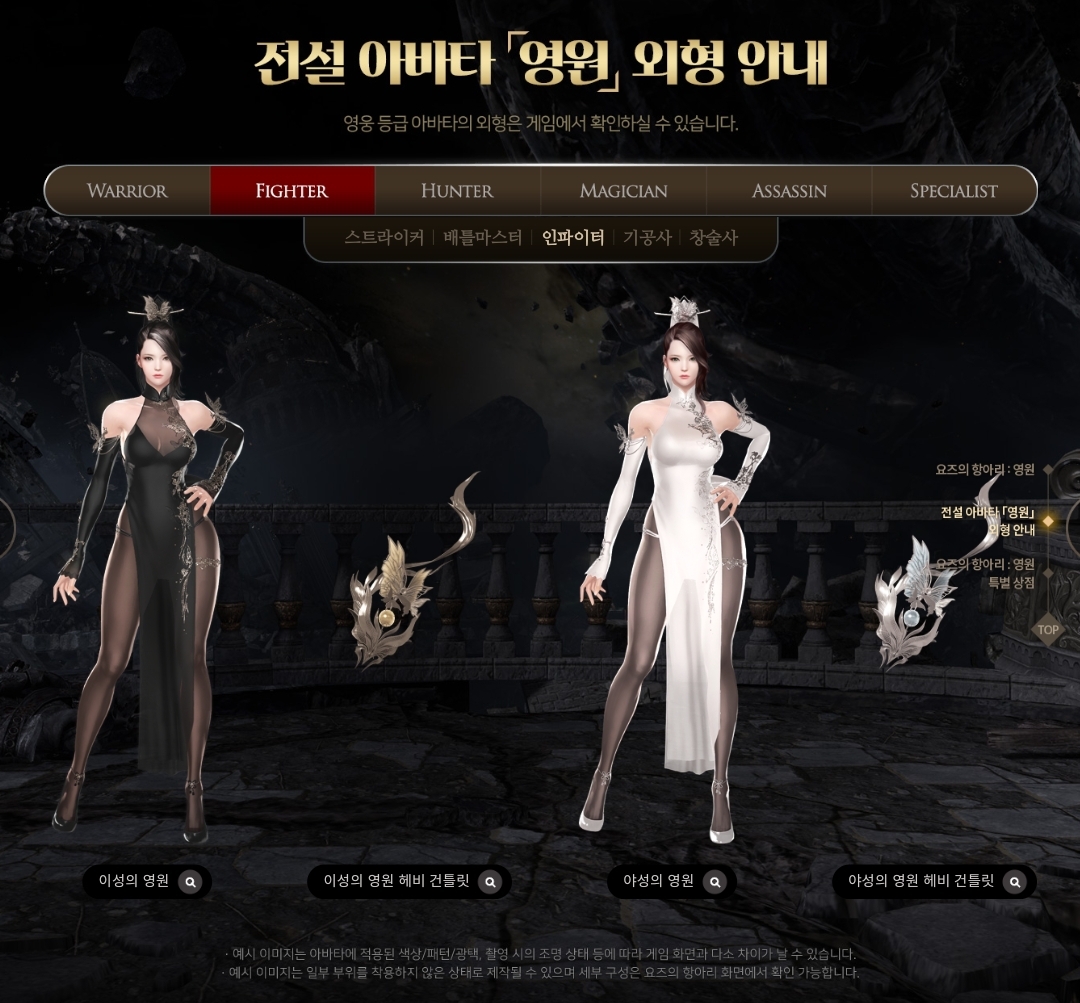This screenshot has width=1080, height=1003.
Task: Zoom in on 야성의 영원 avatar
Action: (714, 881)
